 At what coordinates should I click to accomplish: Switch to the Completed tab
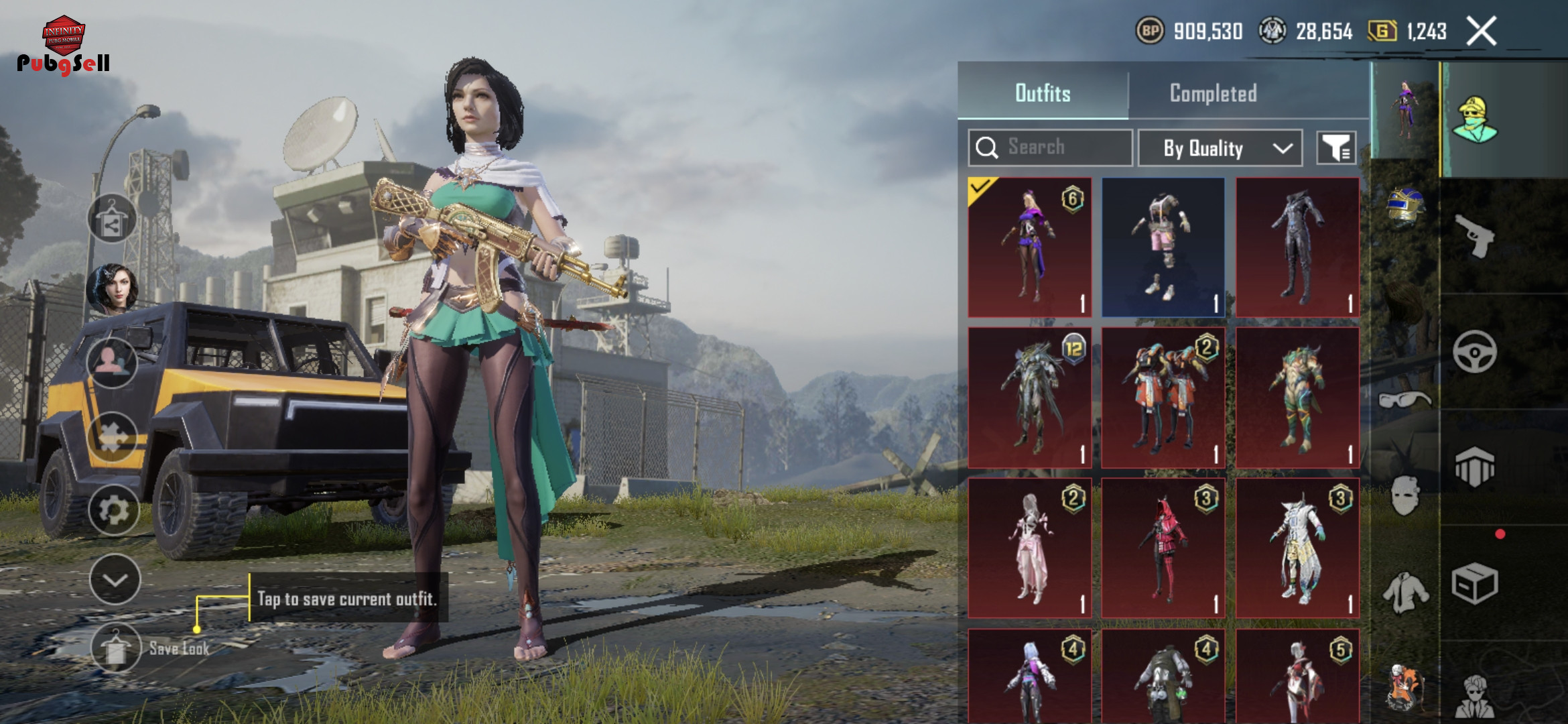point(1213,93)
